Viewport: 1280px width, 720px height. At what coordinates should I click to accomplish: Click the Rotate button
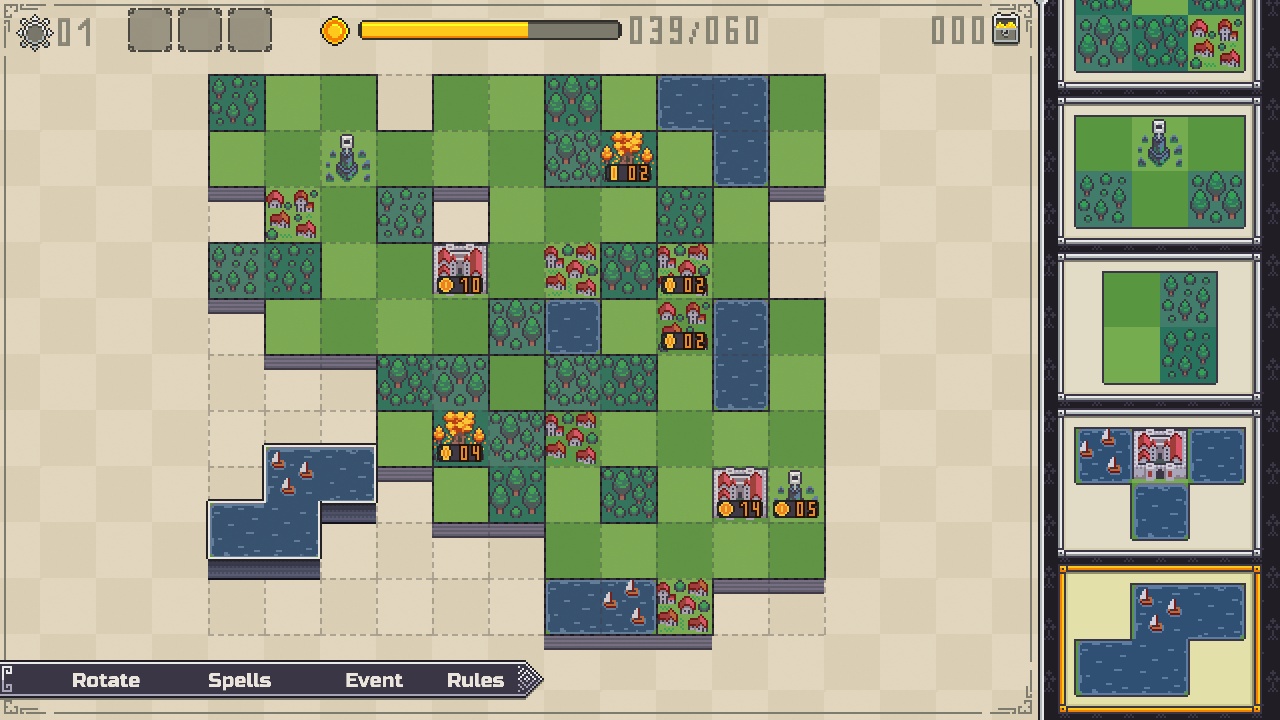(x=106, y=680)
